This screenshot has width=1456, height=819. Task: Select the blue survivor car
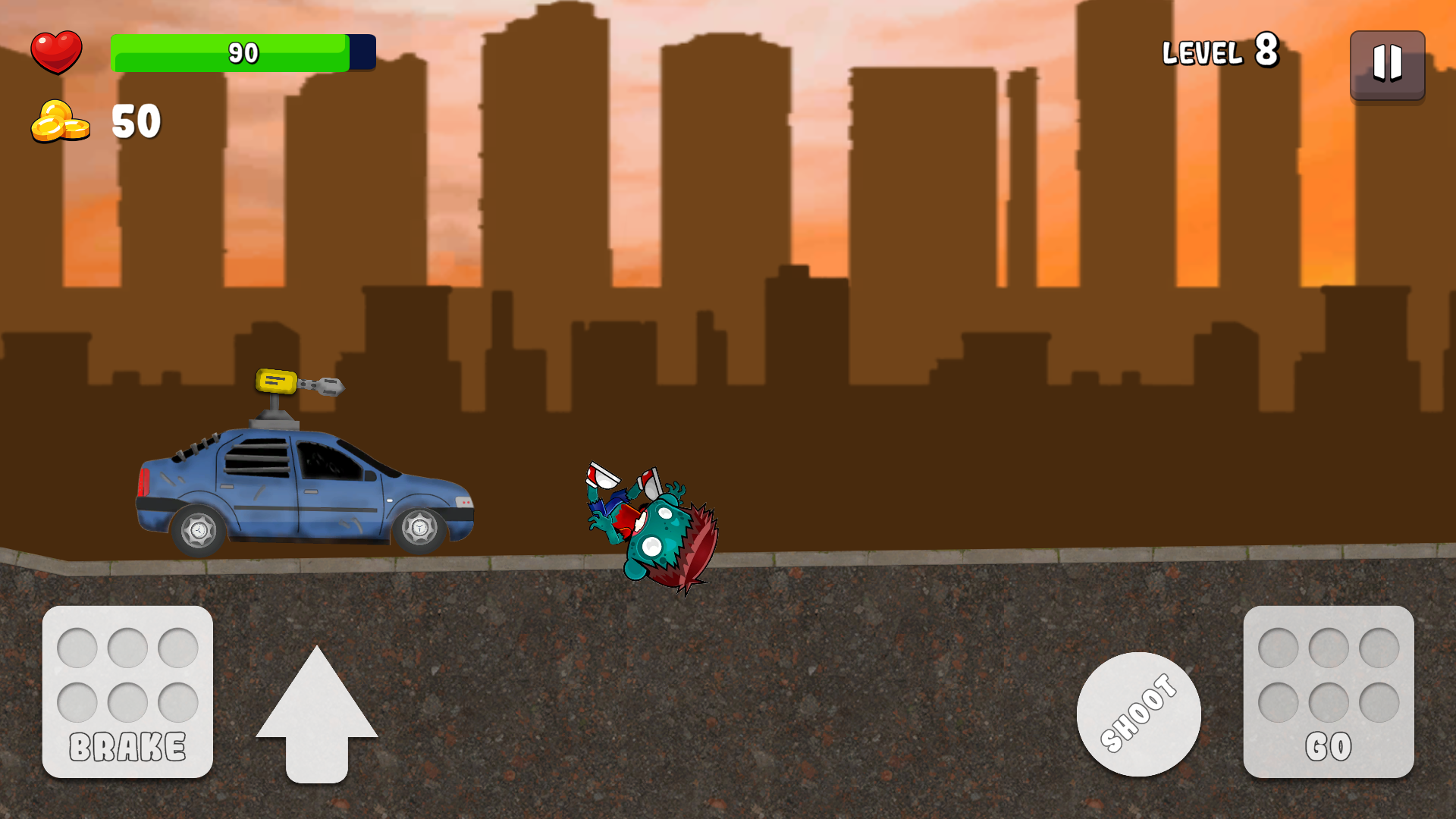pyautogui.click(x=303, y=493)
